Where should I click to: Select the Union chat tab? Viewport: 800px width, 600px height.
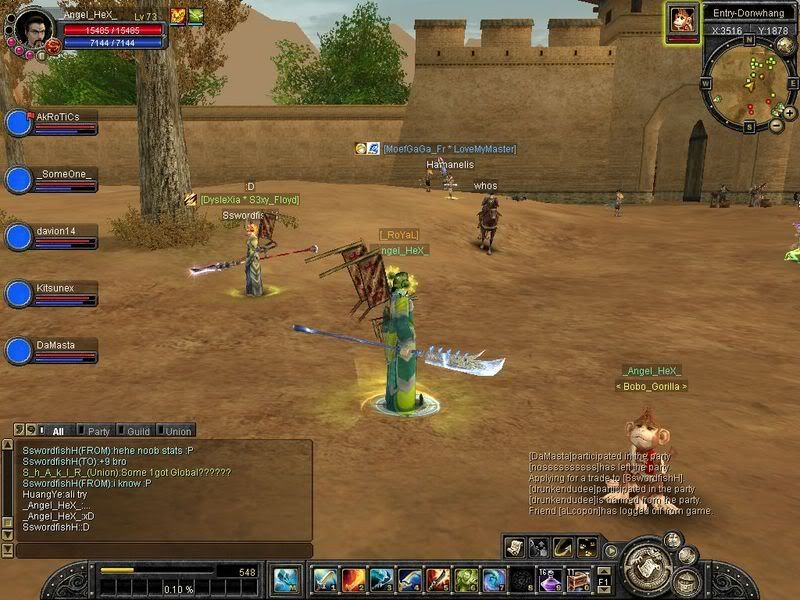coord(178,431)
